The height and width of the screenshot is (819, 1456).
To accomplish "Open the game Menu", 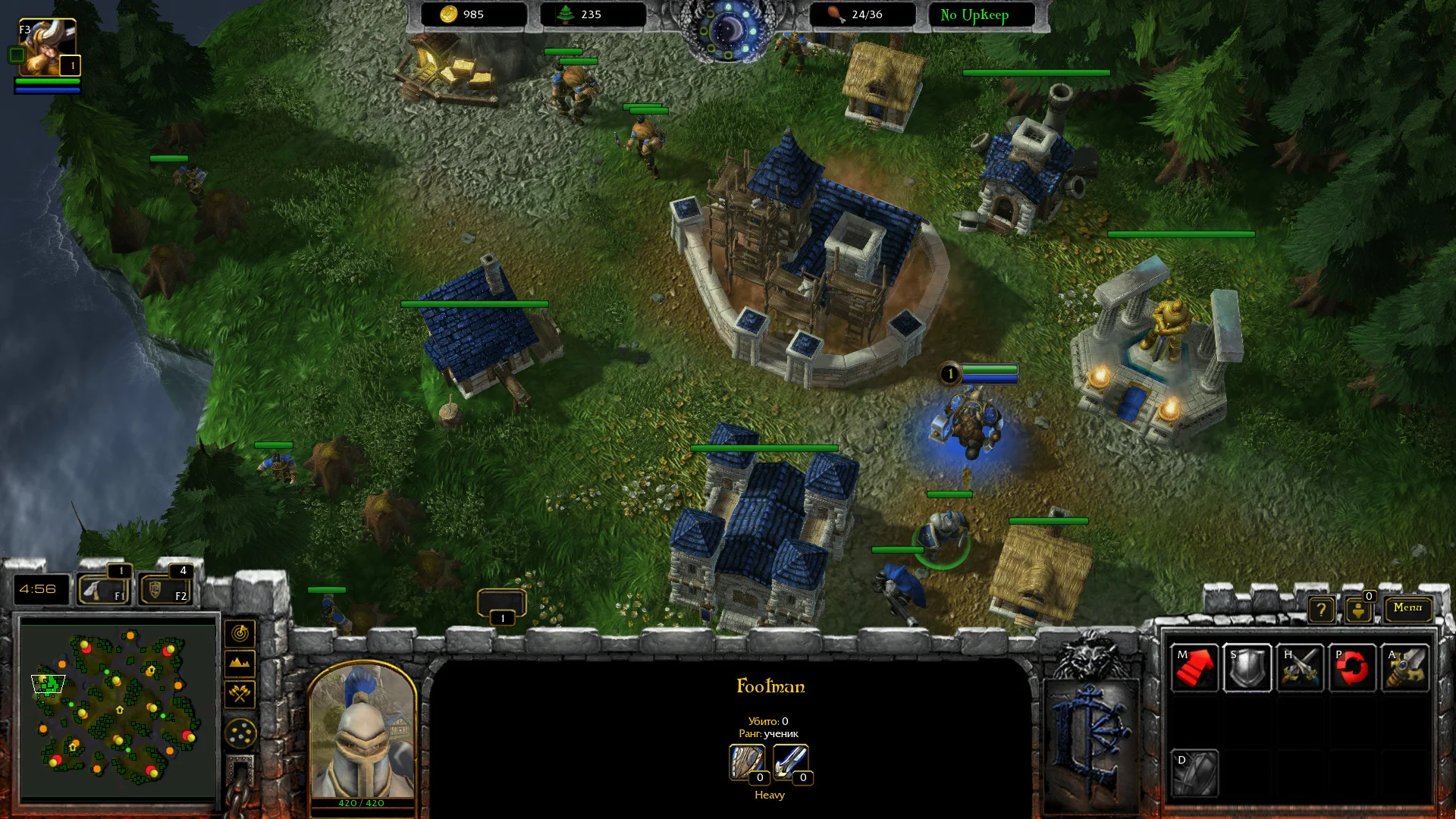I will (x=1407, y=607).
